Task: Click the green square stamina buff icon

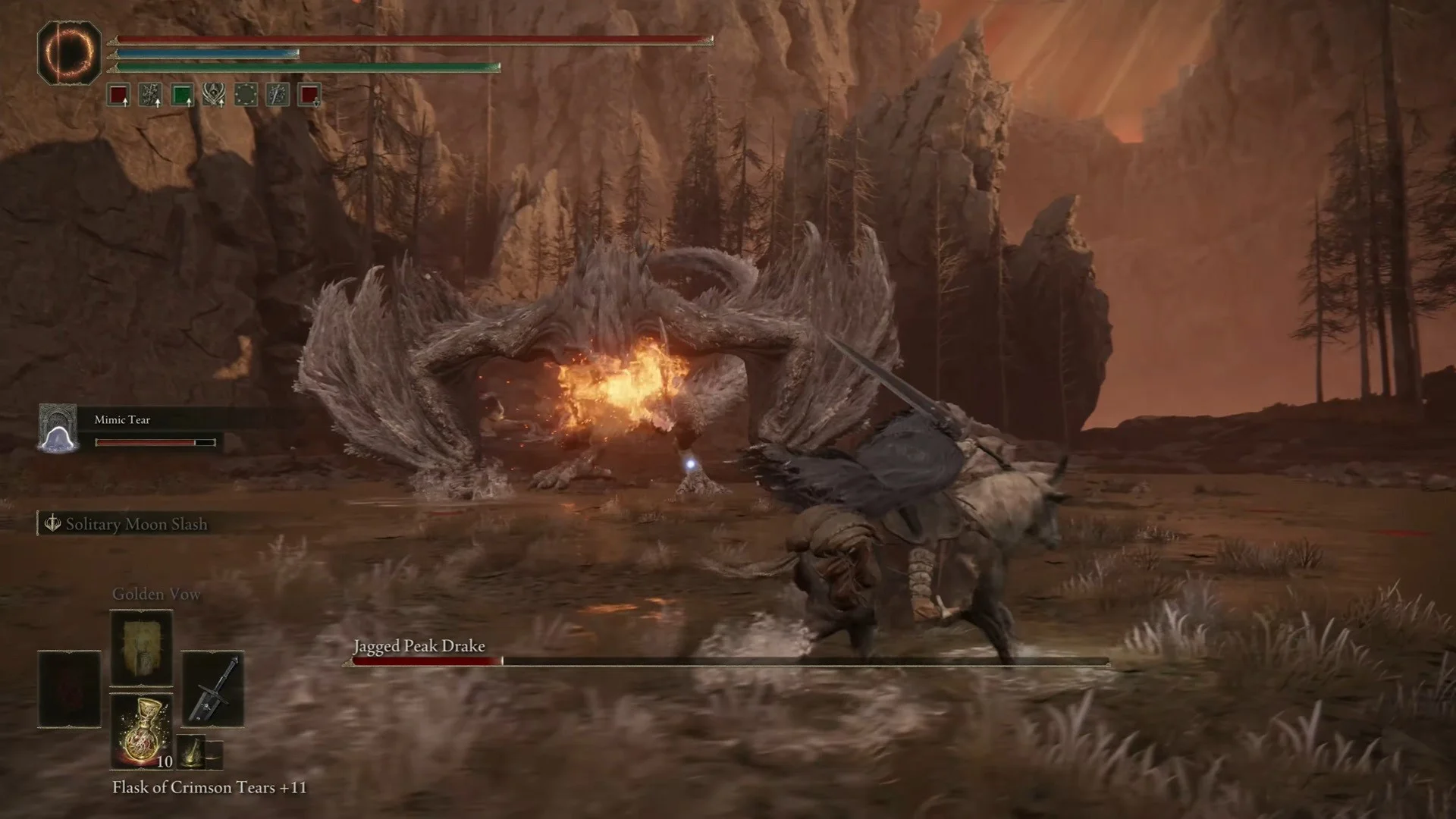Action: click(x=182, y=96)
